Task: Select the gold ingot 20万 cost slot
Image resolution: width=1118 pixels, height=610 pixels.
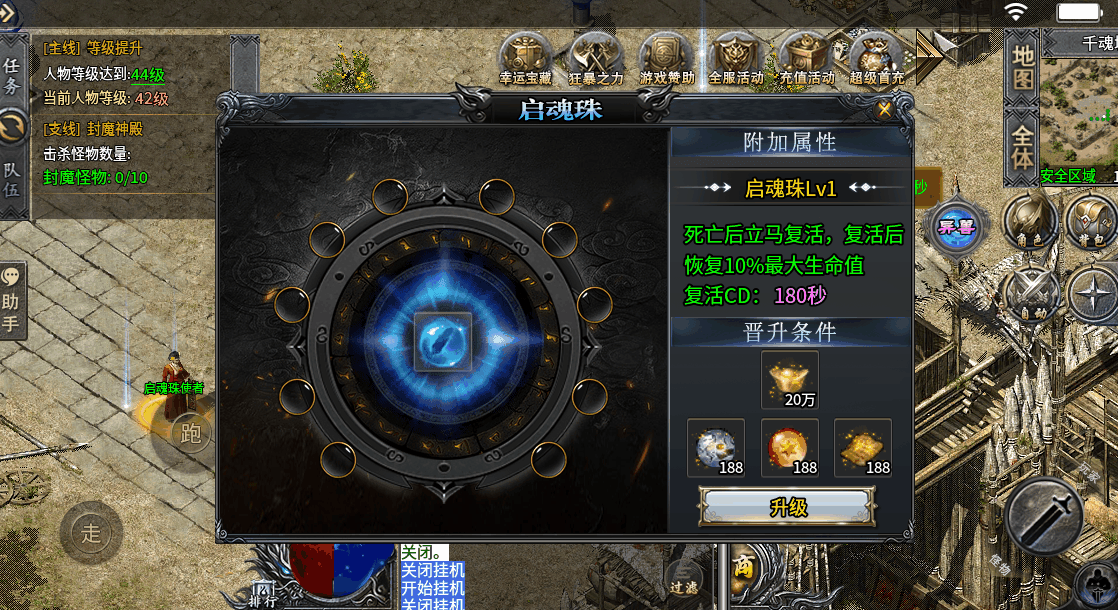Action: coord(790,379)
